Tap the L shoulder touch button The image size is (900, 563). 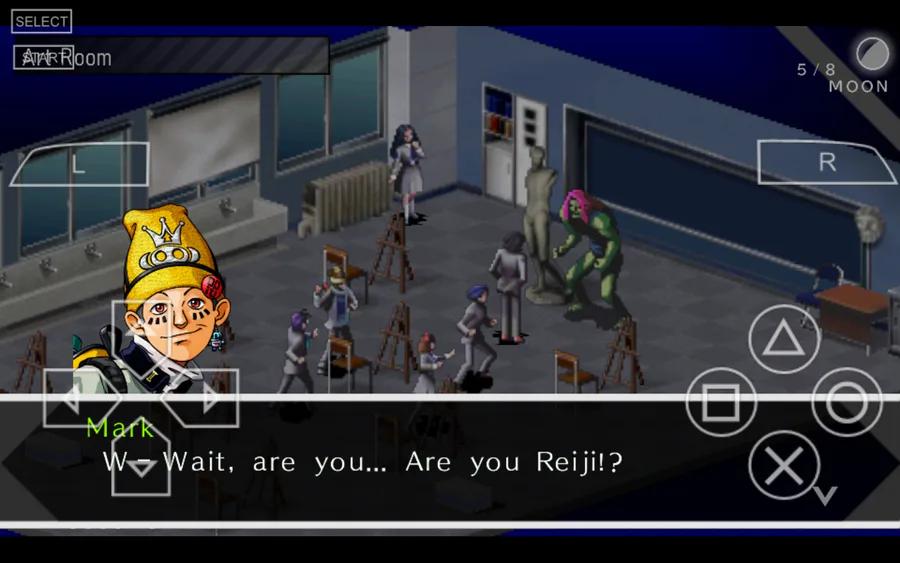click(x=80, y=164)
